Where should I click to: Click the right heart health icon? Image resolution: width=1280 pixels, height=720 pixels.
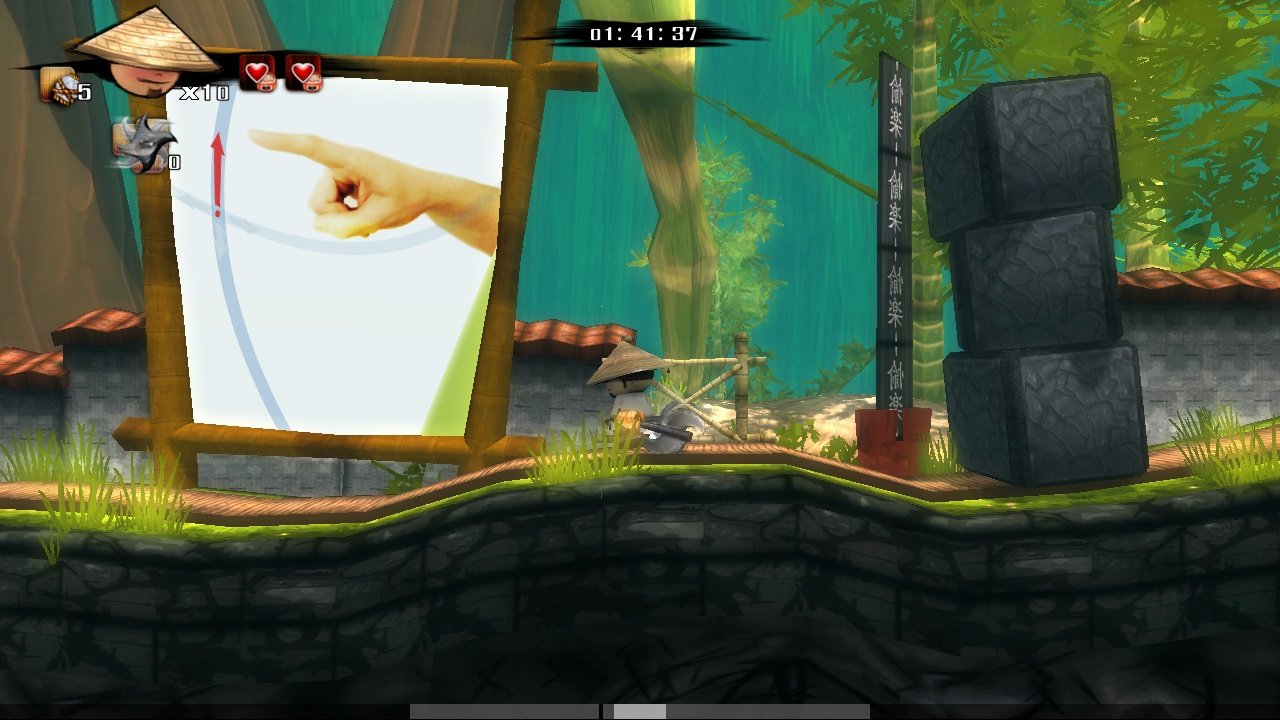304,73
